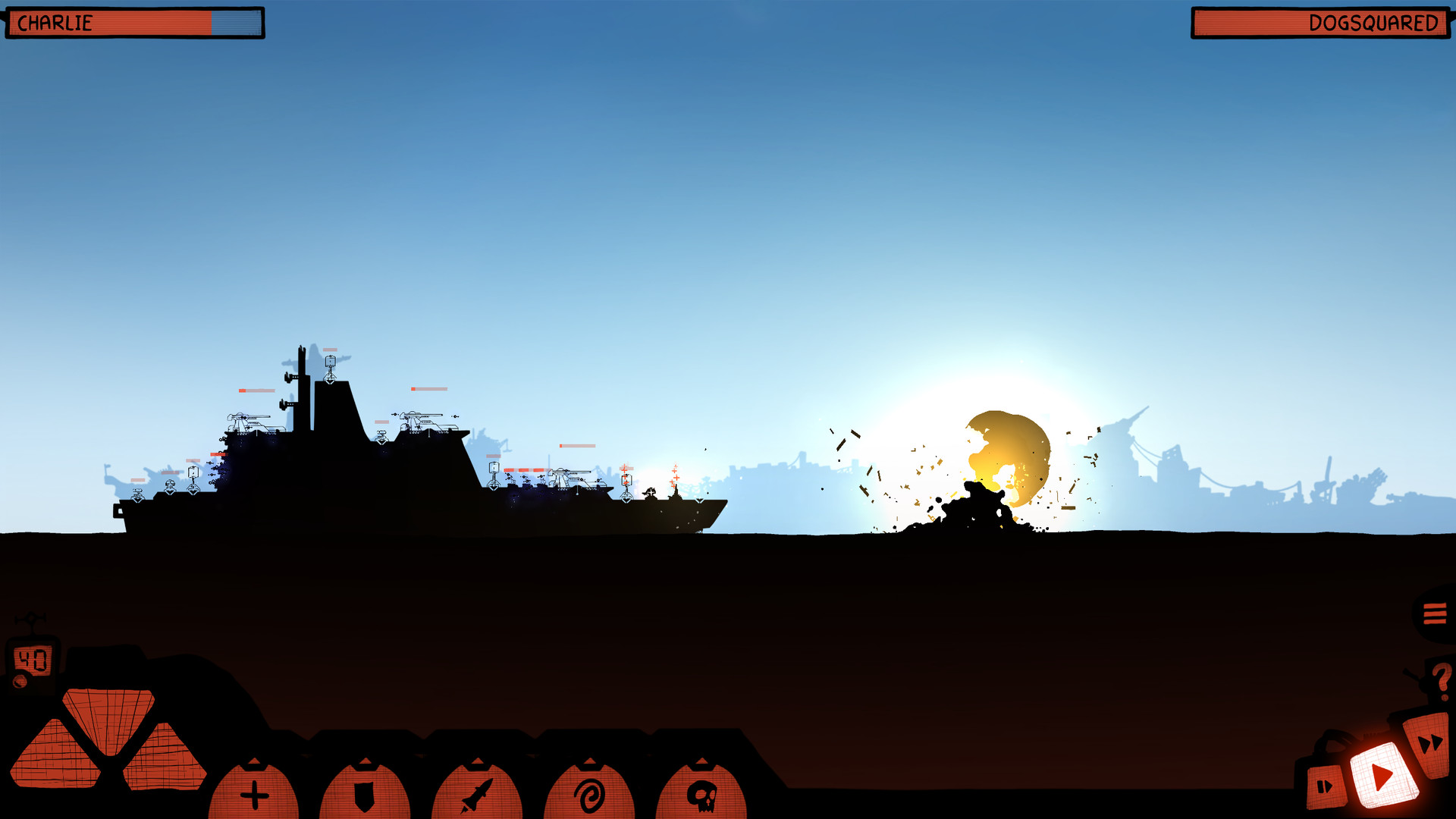Screen dimensions: 1456x819
Task: Click the resource counter robot showing 40
Action: [x=32, y=658]
